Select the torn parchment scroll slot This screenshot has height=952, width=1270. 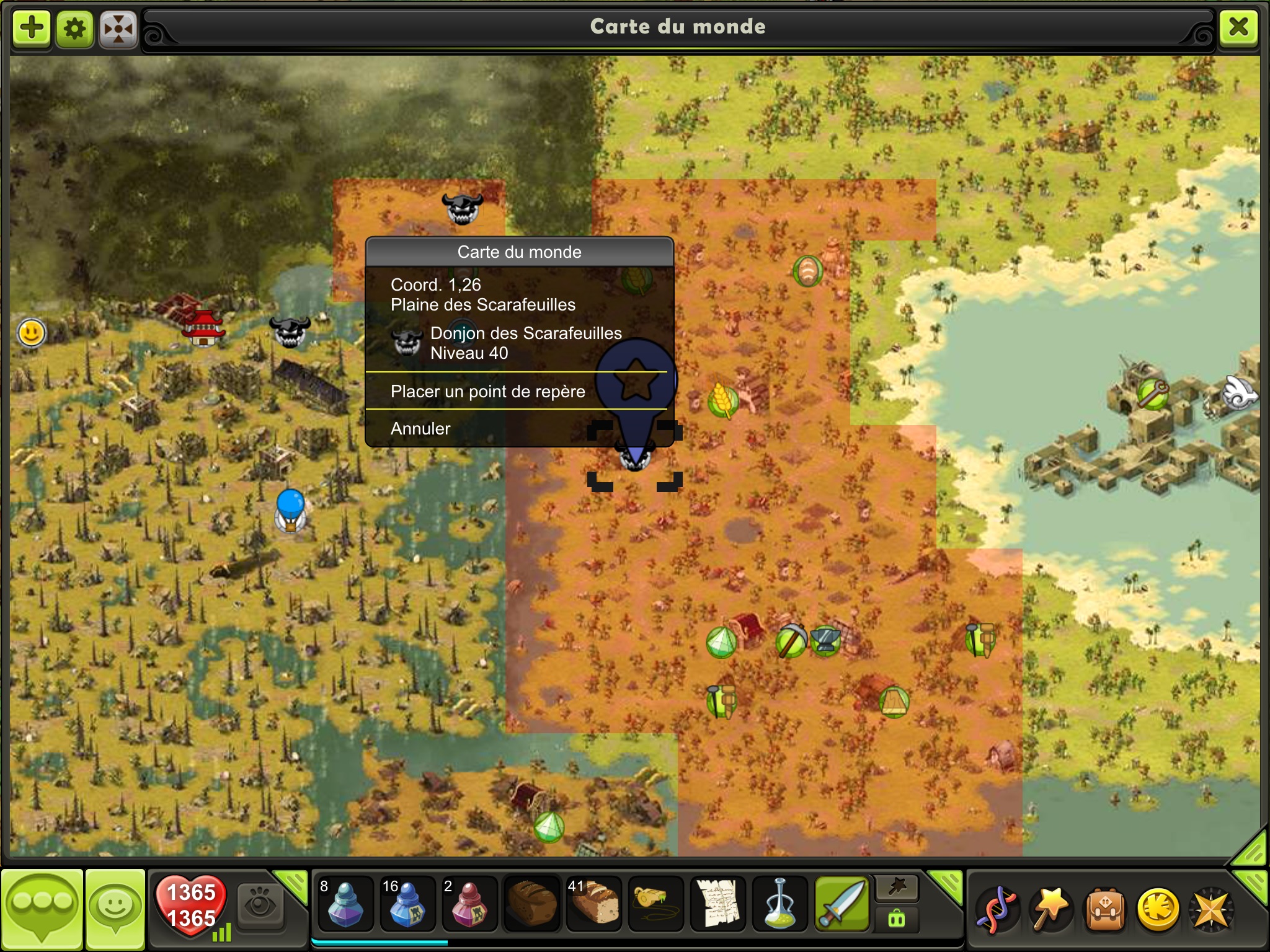click(x=717, y=905)
